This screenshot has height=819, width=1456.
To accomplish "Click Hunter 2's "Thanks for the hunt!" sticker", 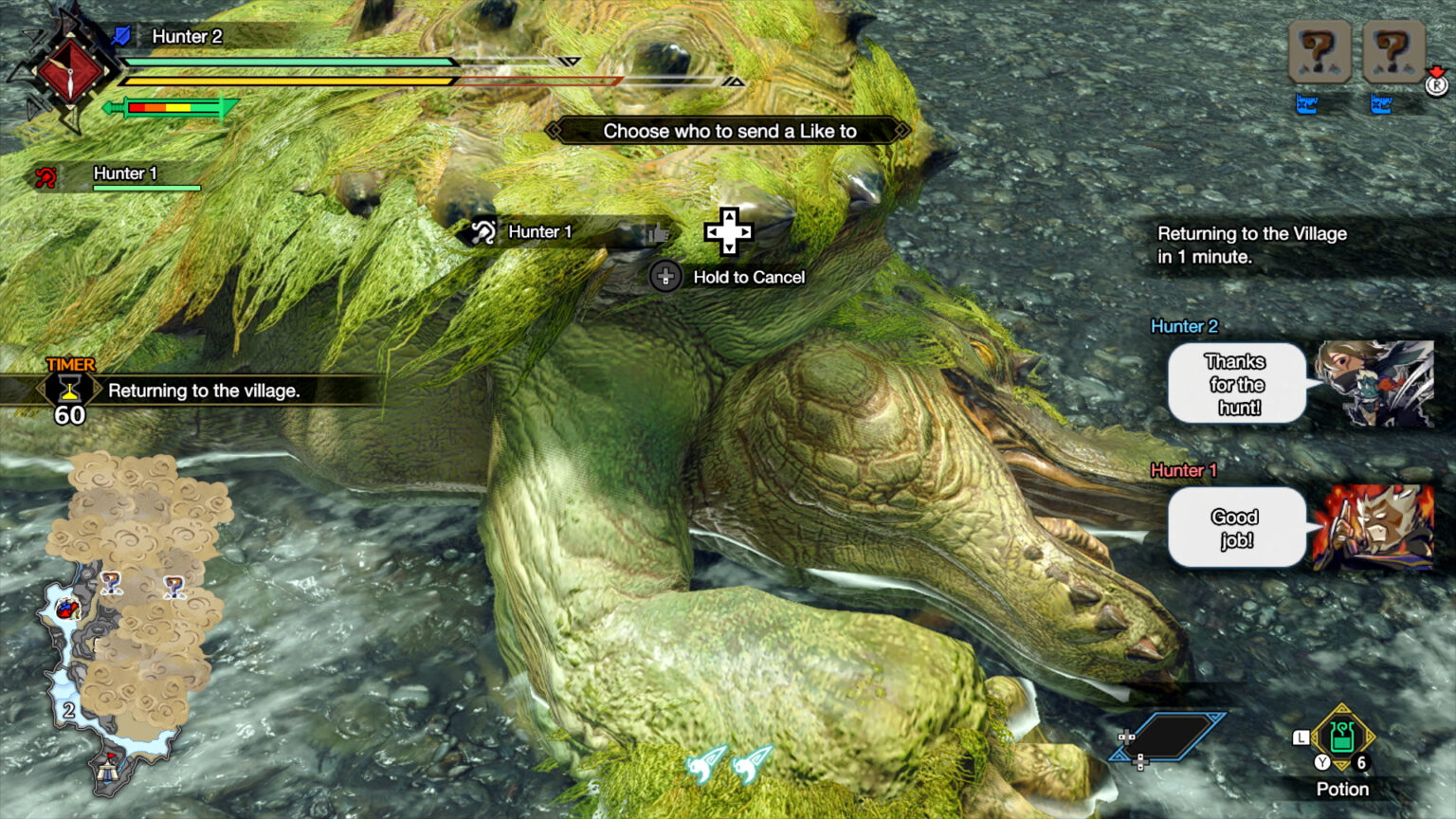I will [1236, 384].
